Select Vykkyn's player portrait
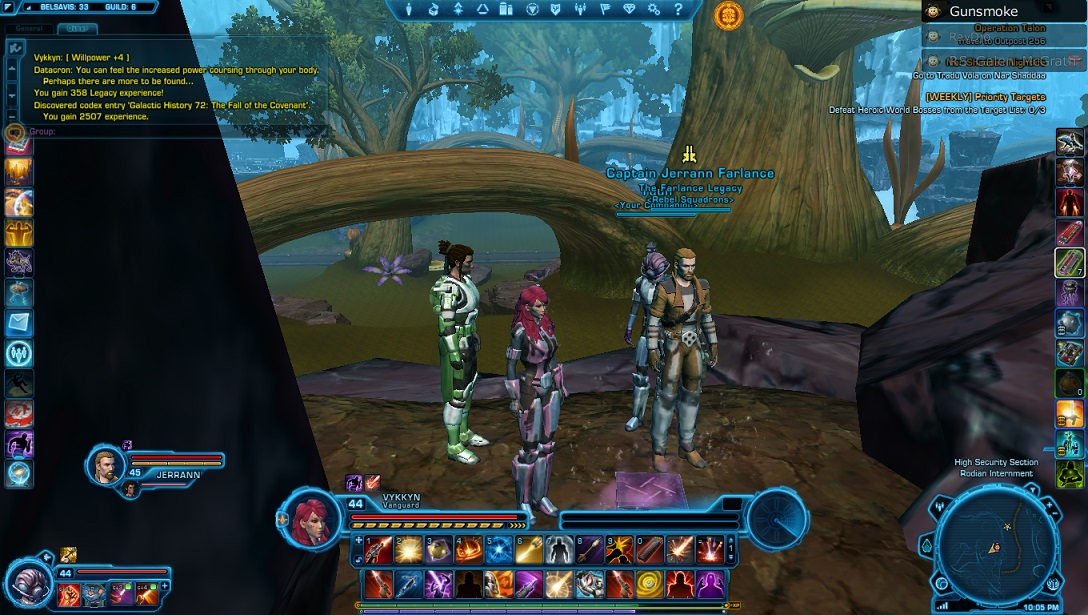This screenshot has width=1088, height=615. click(310, 518)
